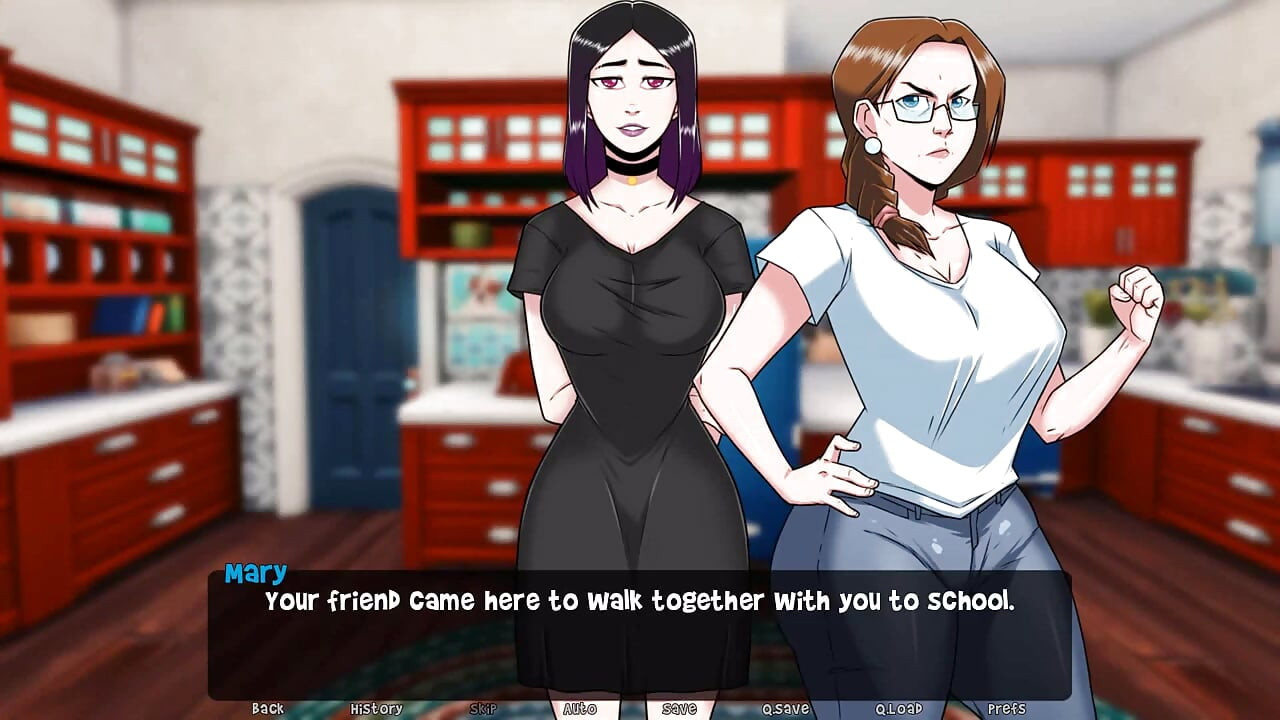Click the dialogue text to advance the story
1280x720 pixels.
click(639, 601)
